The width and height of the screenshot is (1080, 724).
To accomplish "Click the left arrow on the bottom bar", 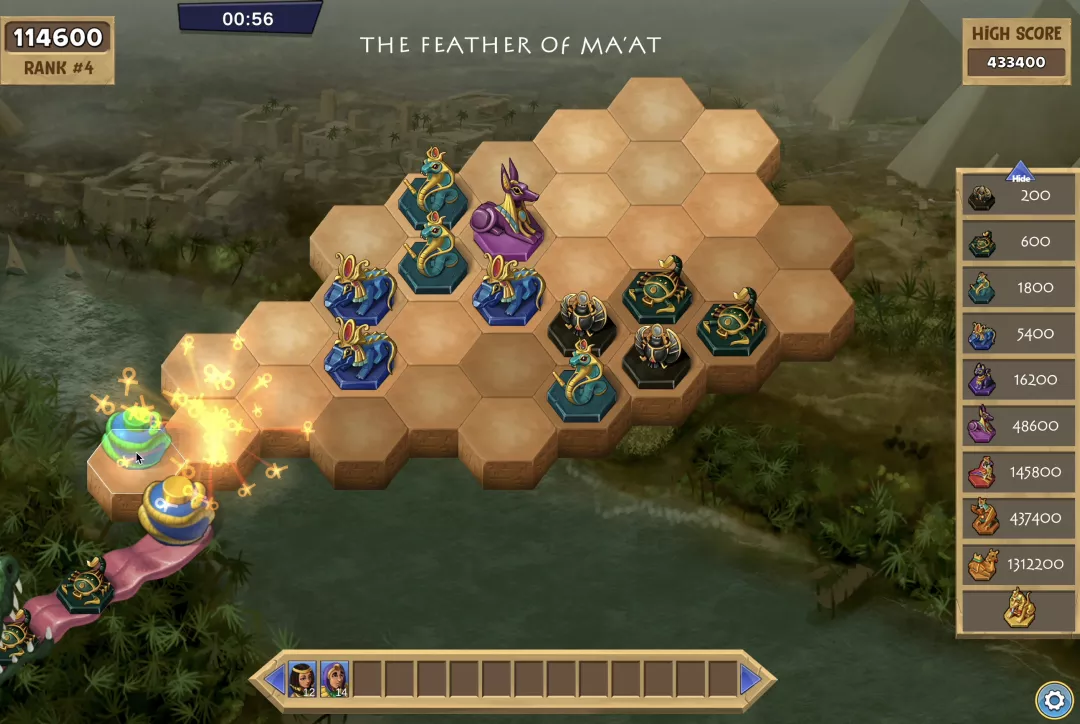I will 274,680.
